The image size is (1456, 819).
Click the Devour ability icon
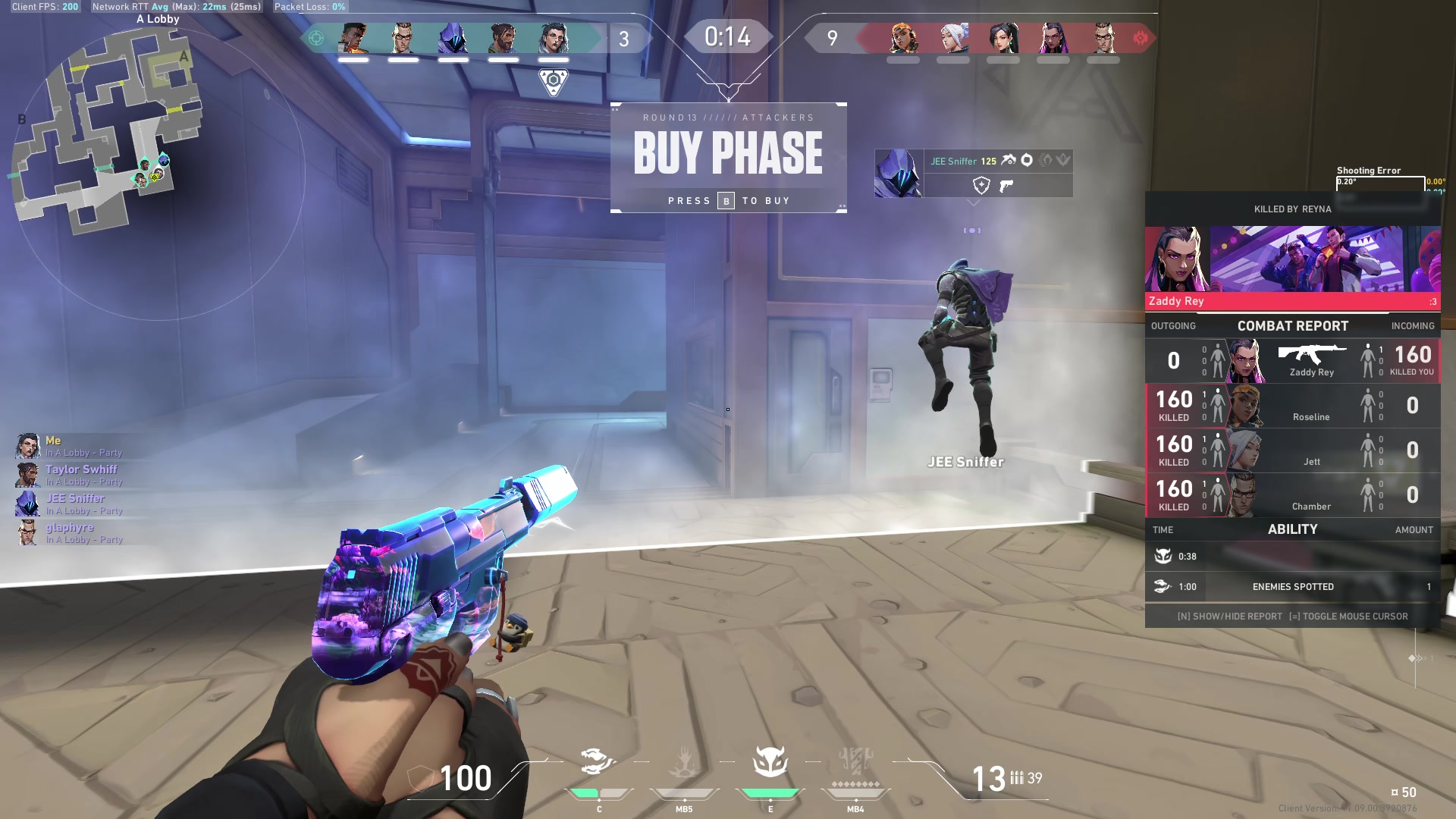point(684,761)
